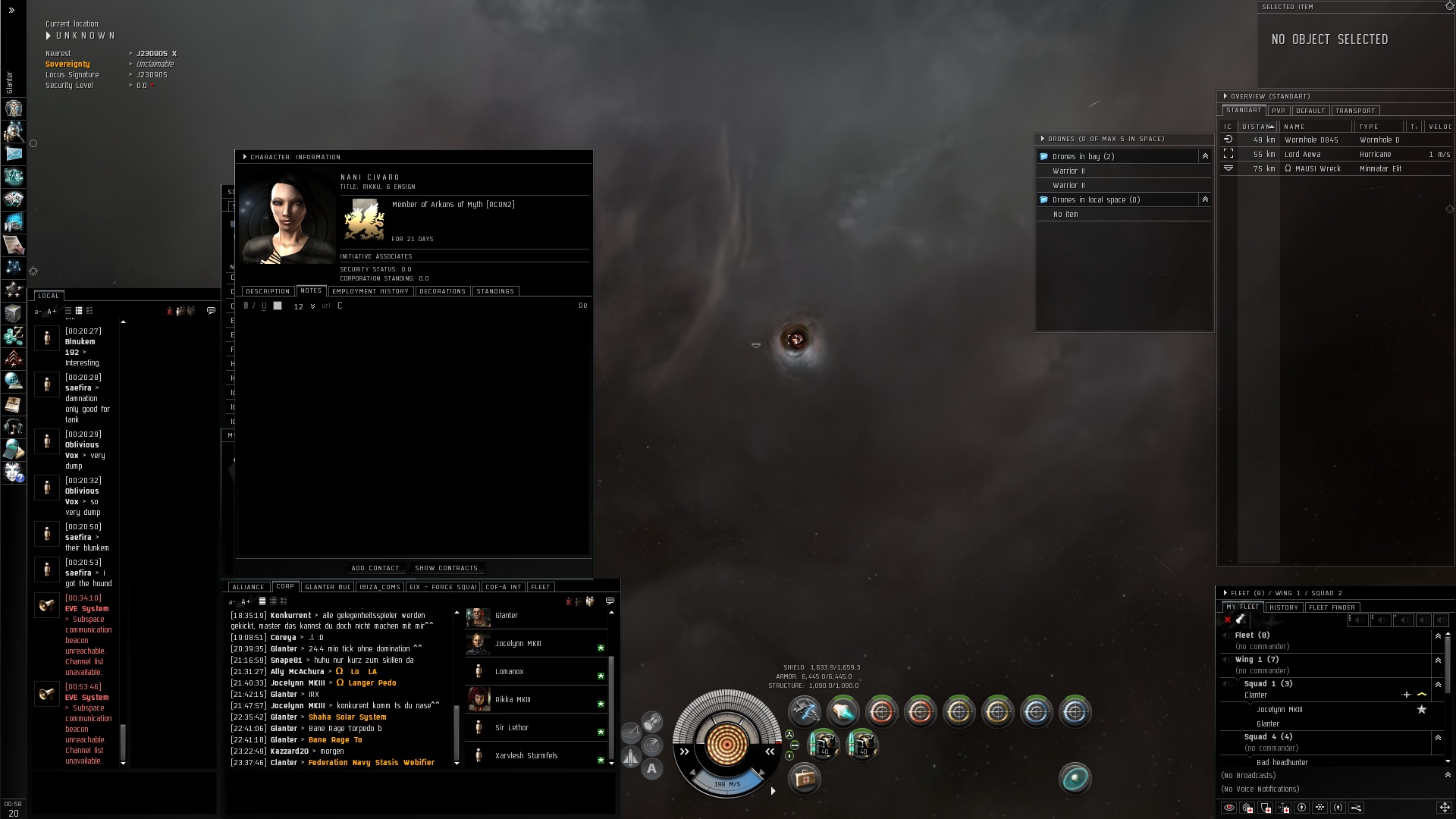Image resolution: width=1456 pixels, height=819 pixels.
Task: Select the PVP overview tab
Action: (1279, 111)
